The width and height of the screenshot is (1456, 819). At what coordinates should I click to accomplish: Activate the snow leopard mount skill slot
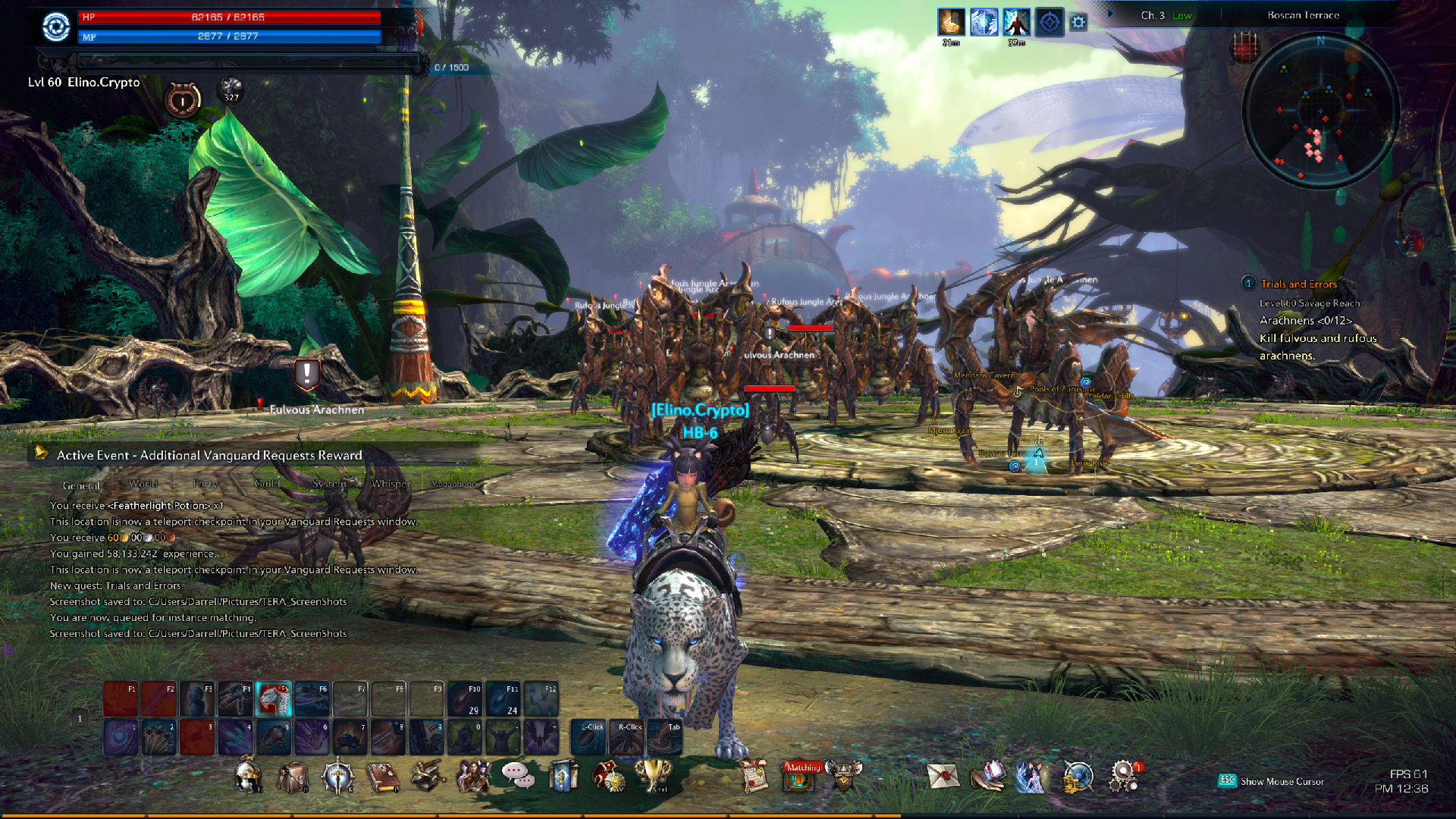(x=274, y=699)
